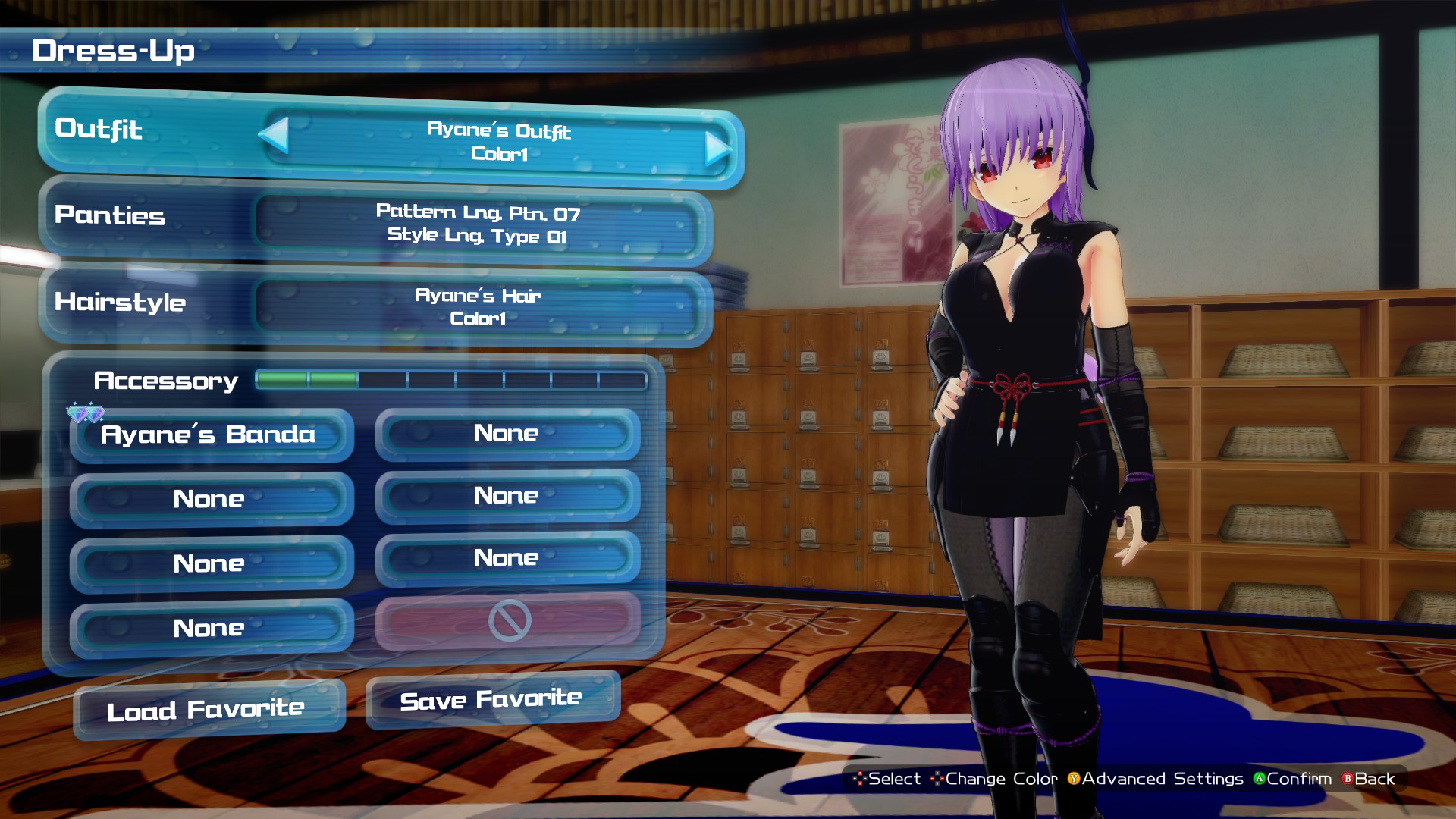Click the twin diamonds icon above Ayane's Banda

[x=84, y=414]
